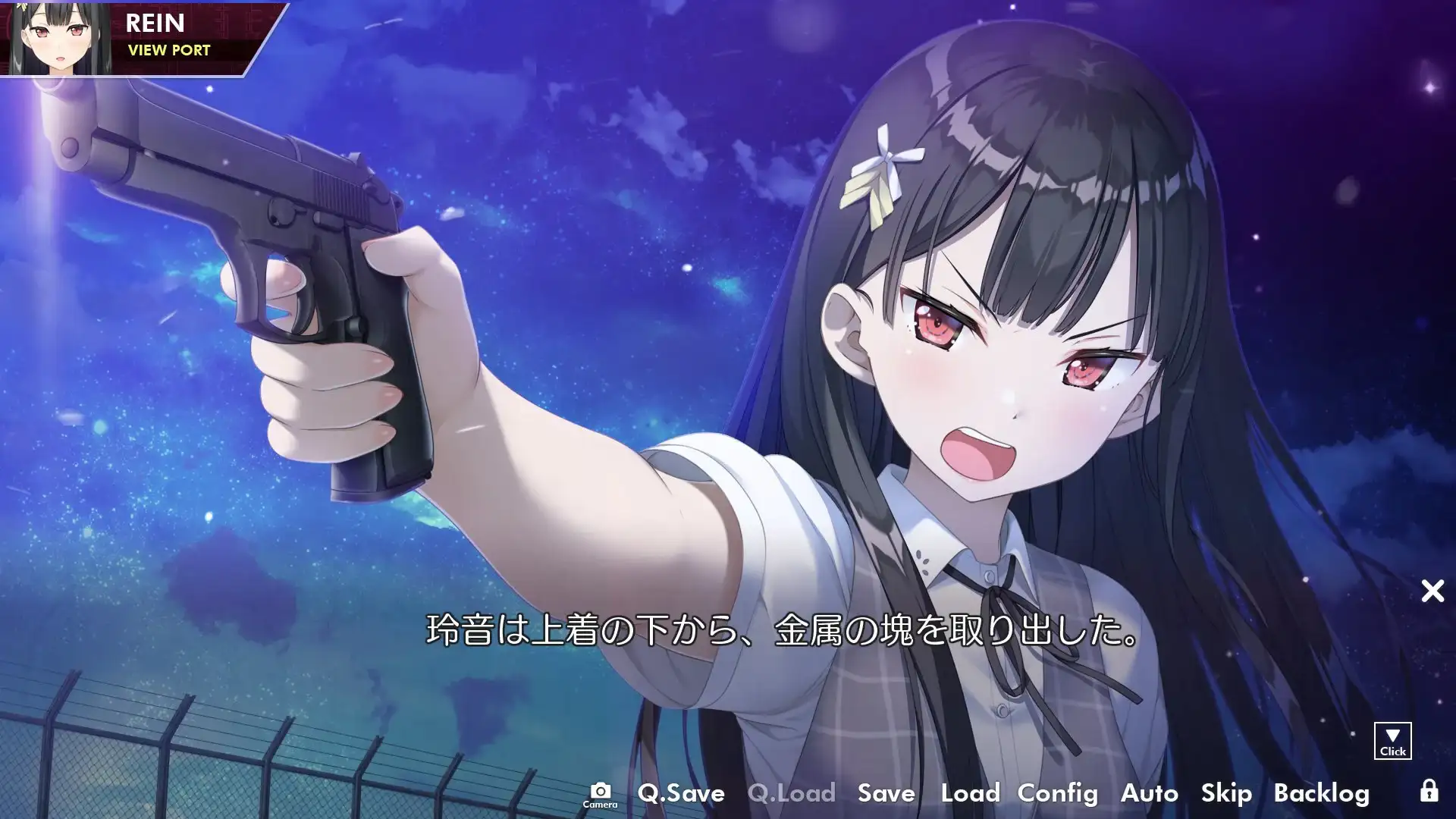
Task: Enable Auto text advance
Action: click(1149, 793)
